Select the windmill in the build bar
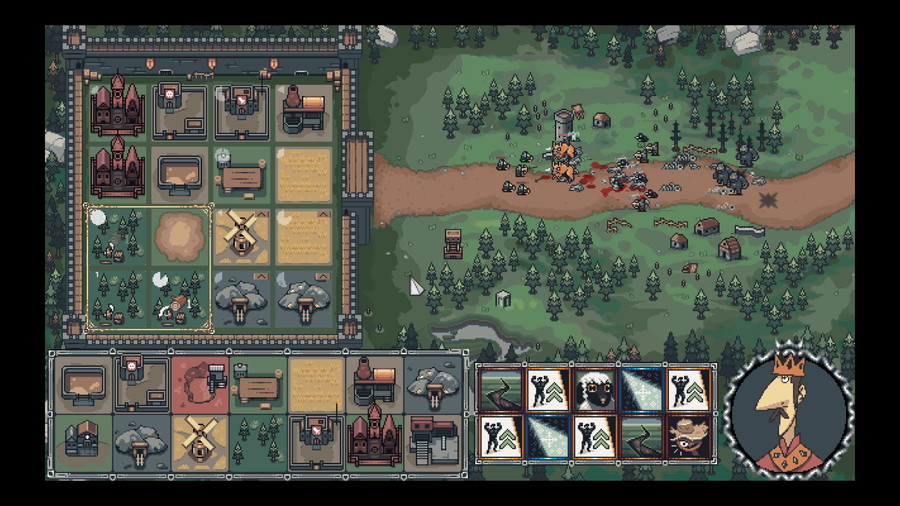The height and width of the screenshot is (506, 900). point(199,440)
